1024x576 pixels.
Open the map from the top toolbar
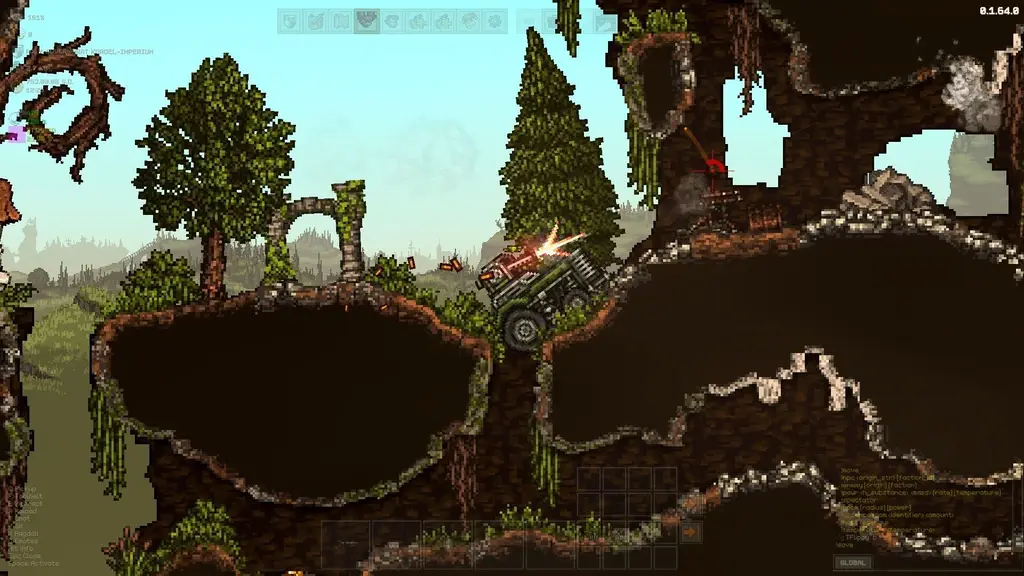tap(341, 21)
